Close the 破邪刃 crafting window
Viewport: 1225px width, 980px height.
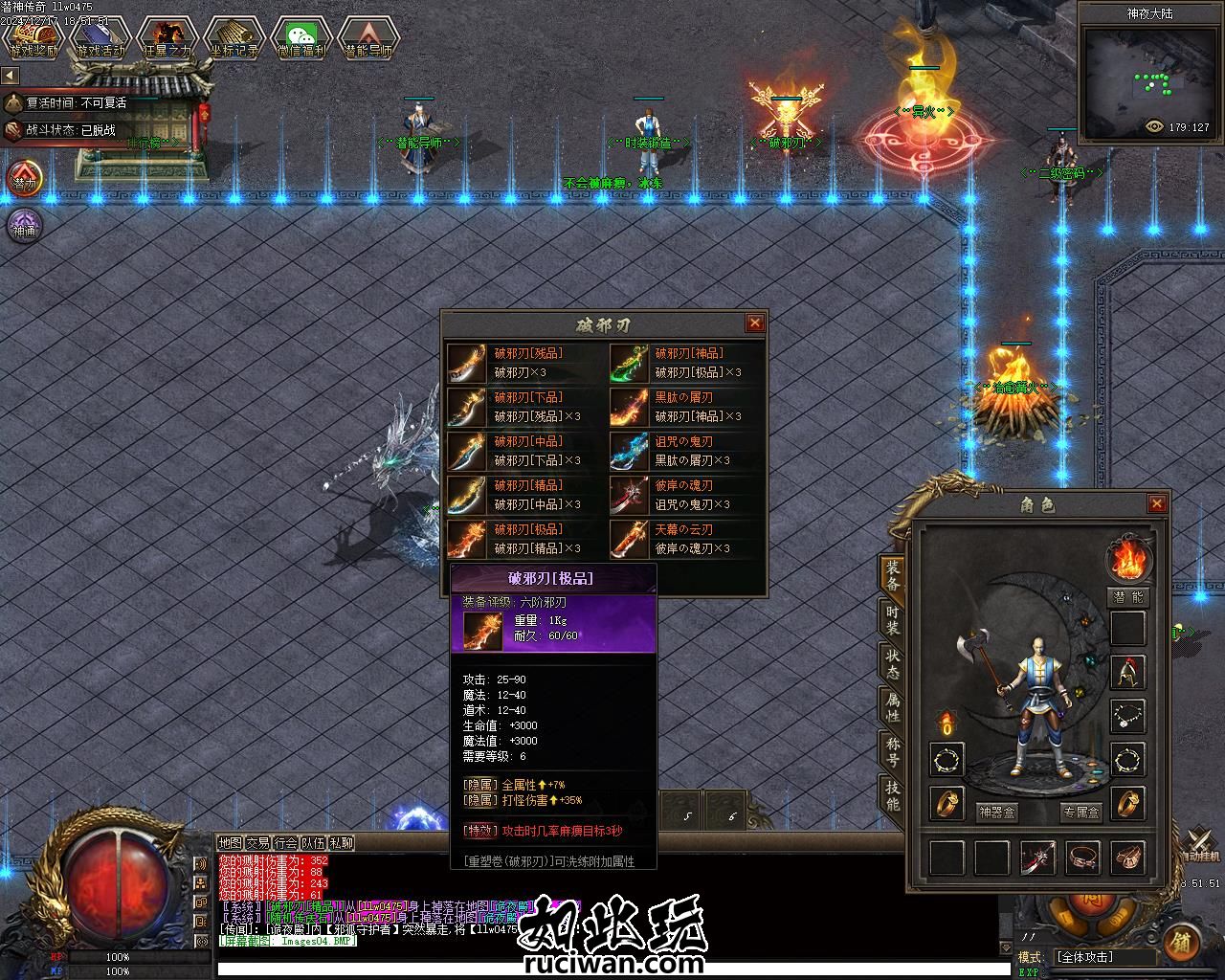click(x=754, y=323)
